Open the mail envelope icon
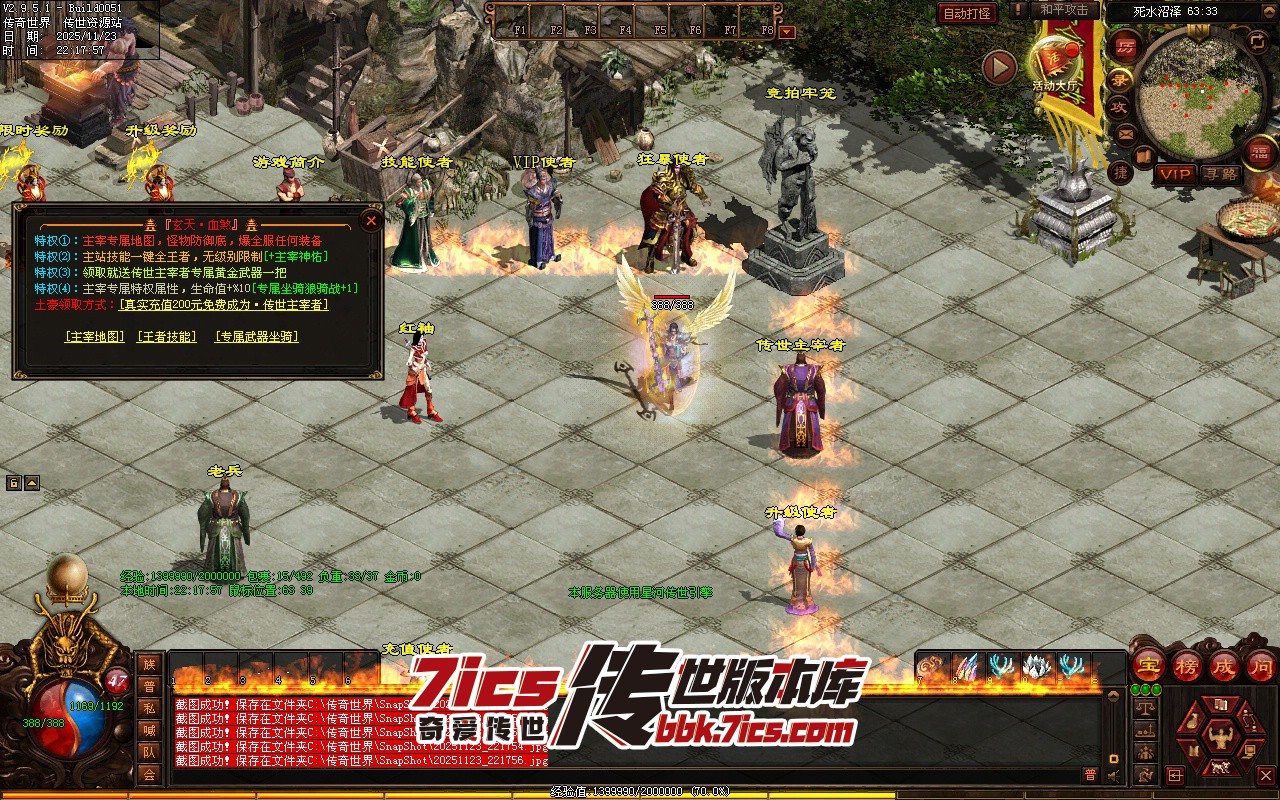Screen dimensions: 1280x800 (1126, 133)
